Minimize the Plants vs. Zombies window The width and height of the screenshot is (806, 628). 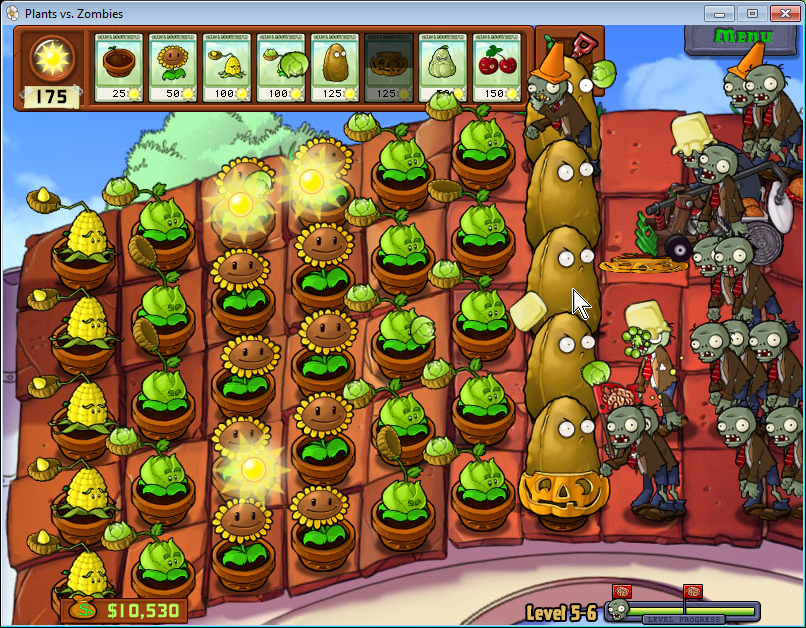click(x=718, y=14)
